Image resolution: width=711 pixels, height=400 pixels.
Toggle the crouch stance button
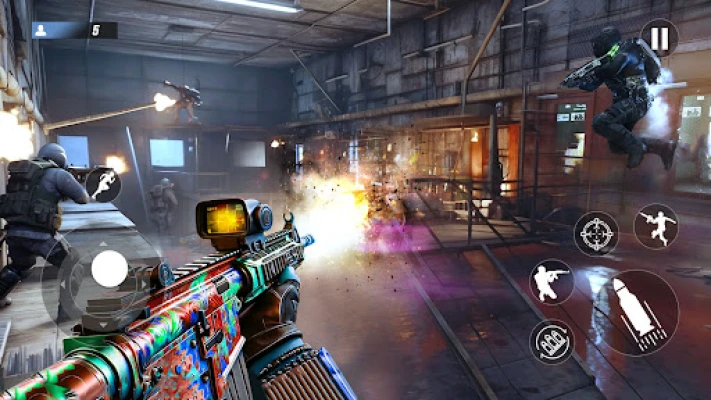pyautogui.click(x=551, y=282)
